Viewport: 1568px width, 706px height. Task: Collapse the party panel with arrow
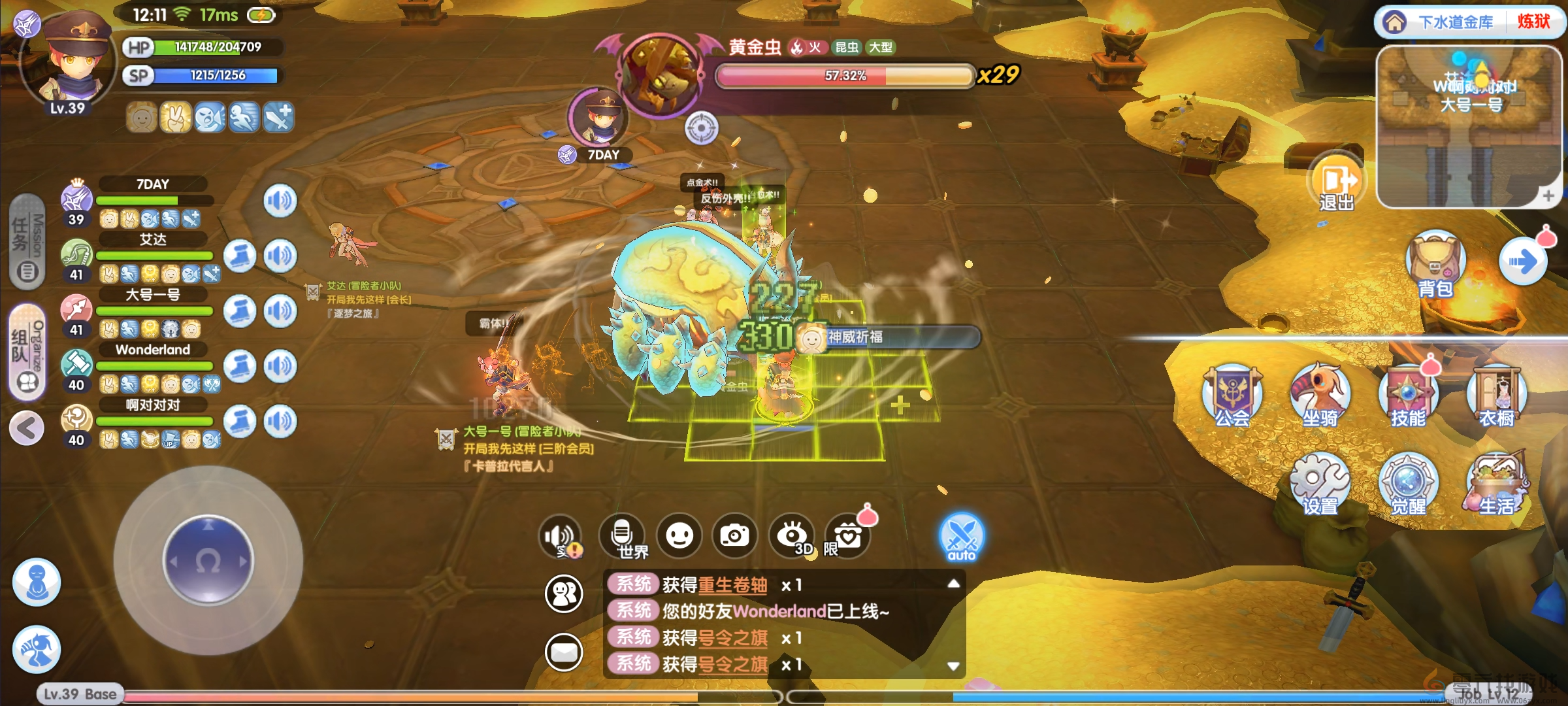pyautogui.click(x=27, y=429)
